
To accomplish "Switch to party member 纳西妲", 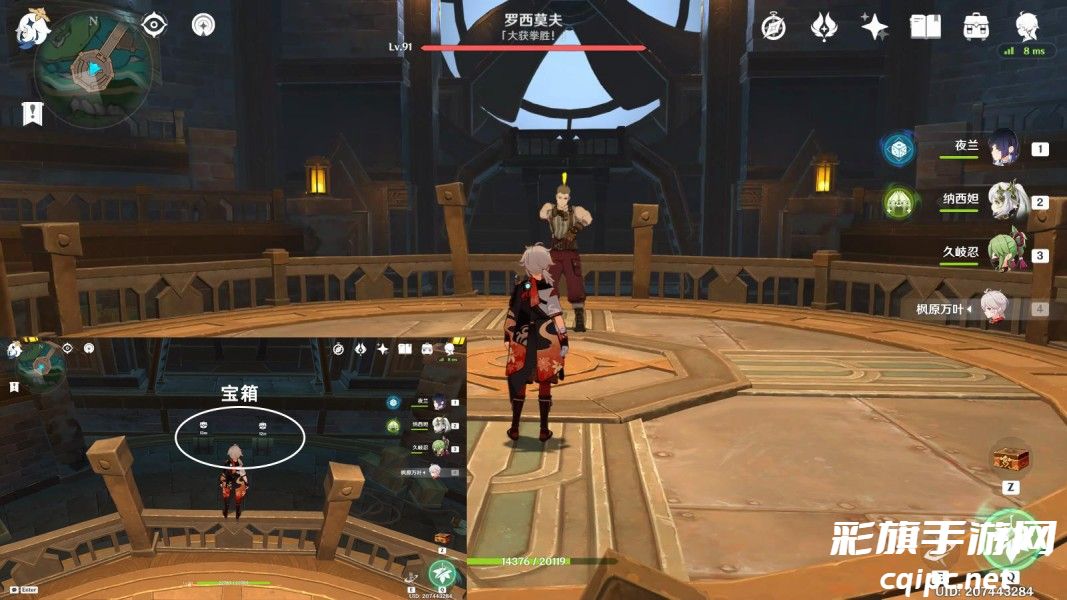I will 1003,201.
